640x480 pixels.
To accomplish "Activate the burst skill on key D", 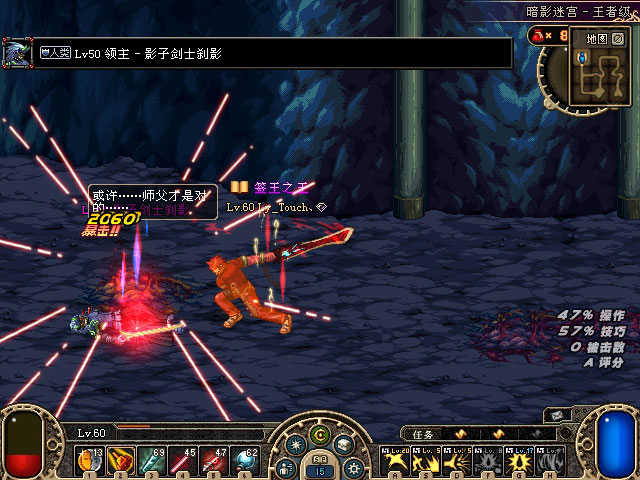I will [455, 461].
